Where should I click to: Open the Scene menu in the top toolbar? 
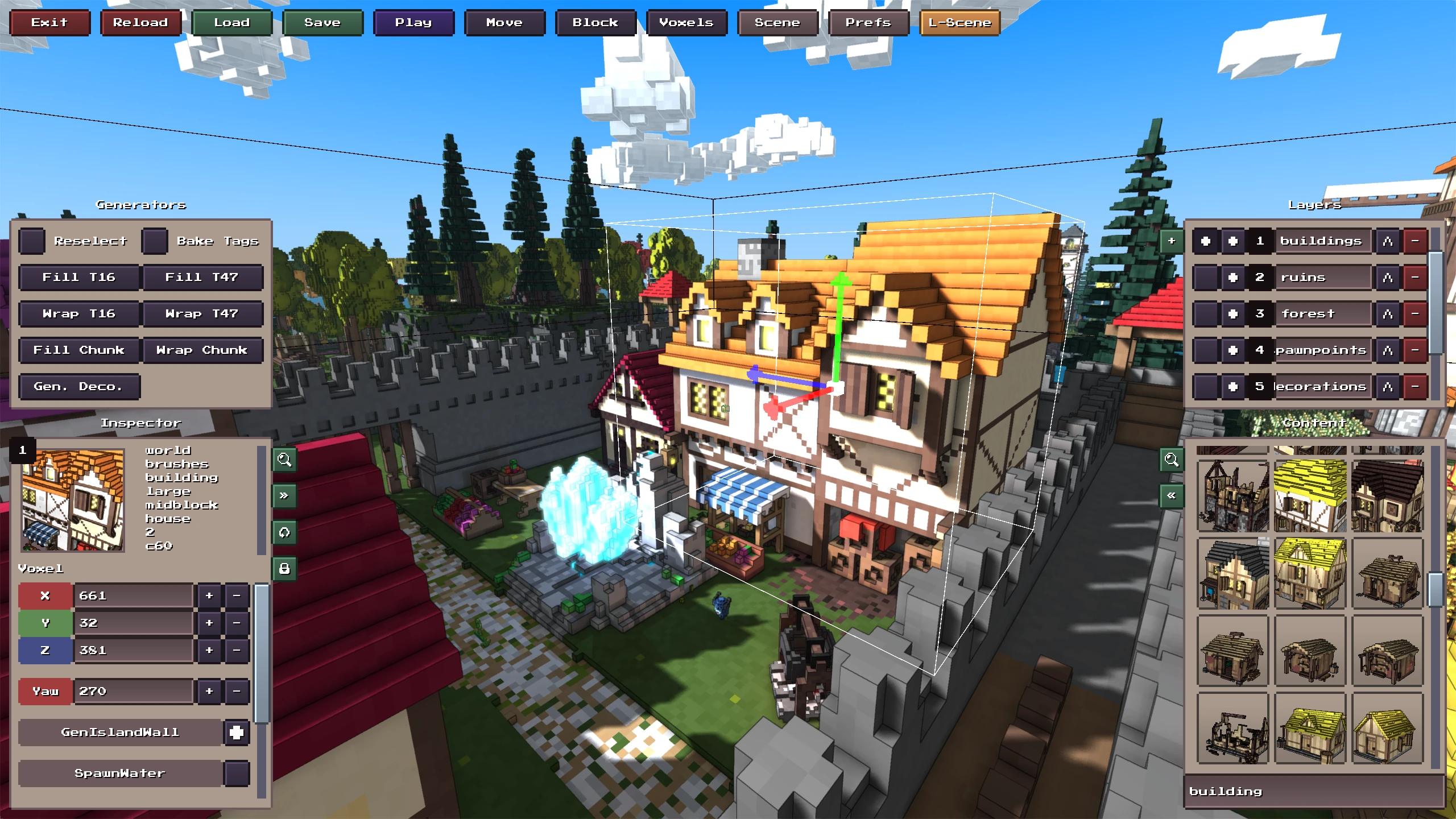pyautogui.click(x=777, y=23)
